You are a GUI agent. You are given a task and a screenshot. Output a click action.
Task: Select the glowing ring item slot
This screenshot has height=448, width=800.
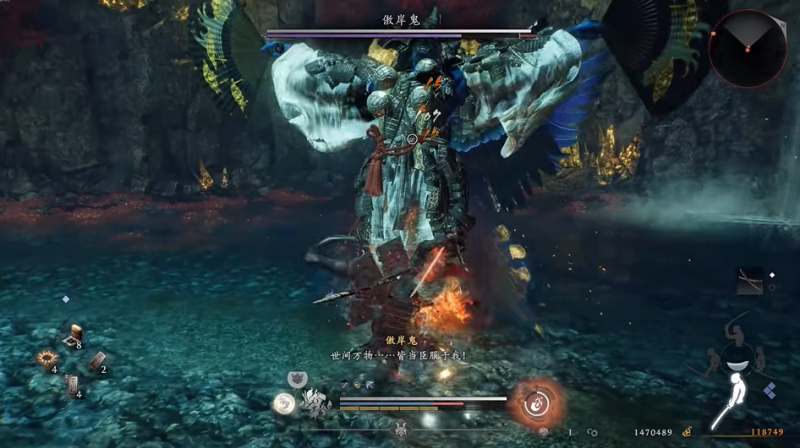[x=46, y=358]
